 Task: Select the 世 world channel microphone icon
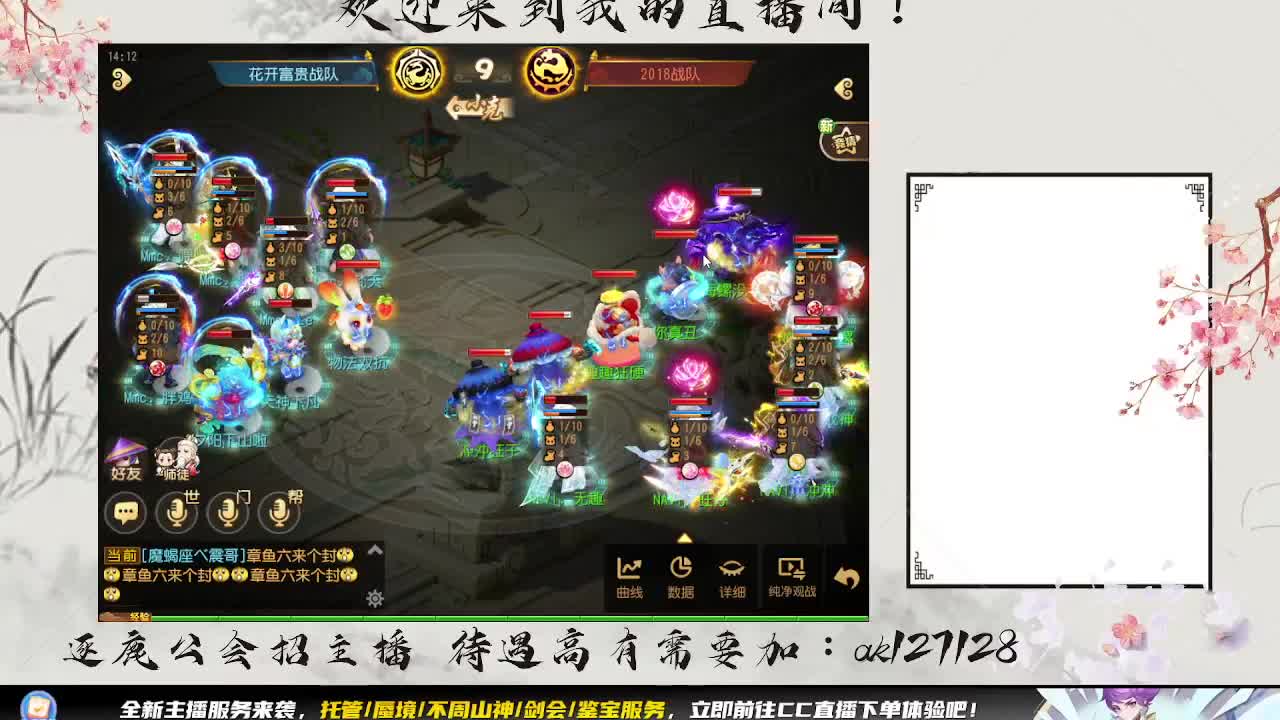pos(176,511)
